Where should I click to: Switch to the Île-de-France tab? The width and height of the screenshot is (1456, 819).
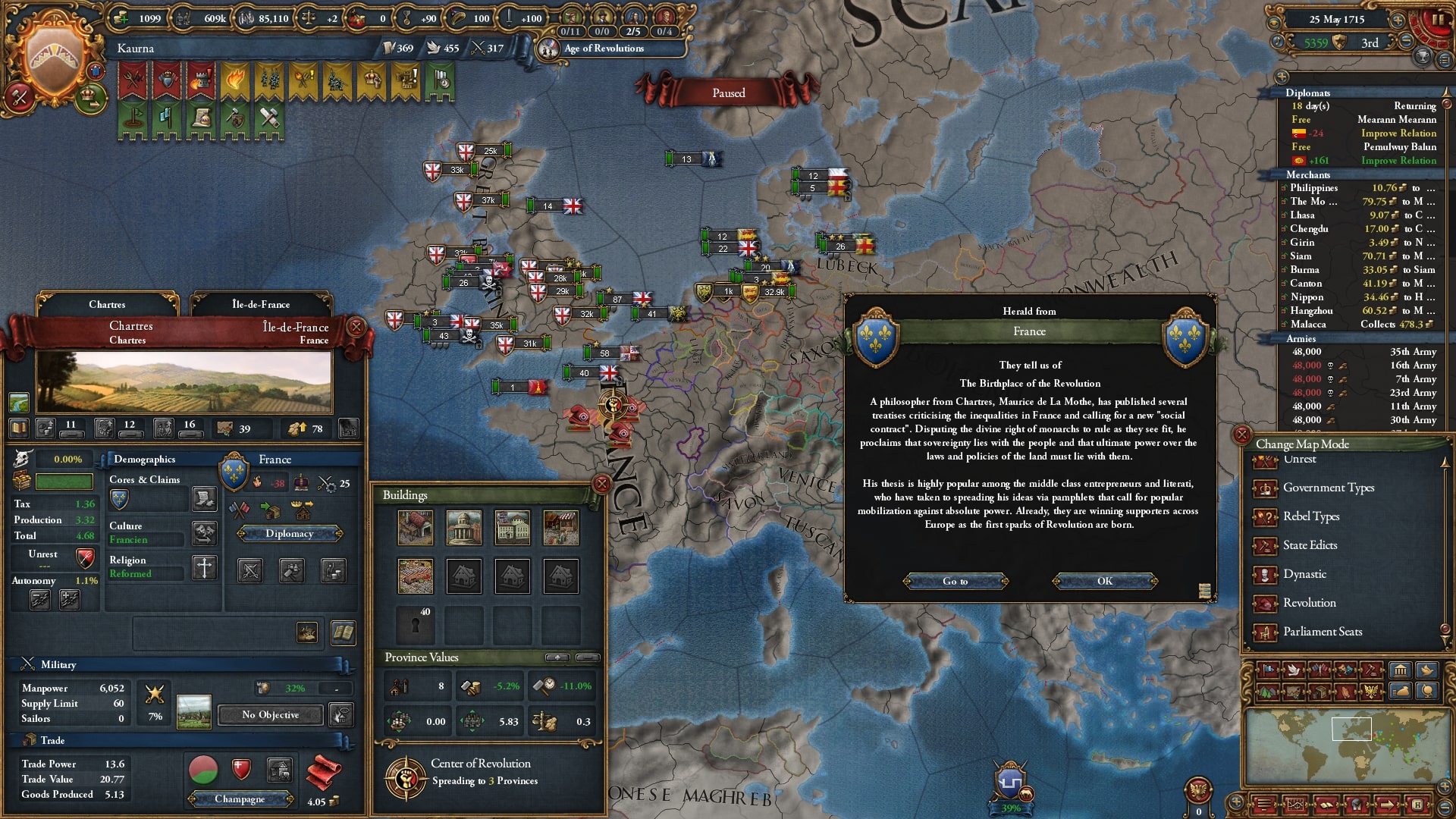pos(261,304)
